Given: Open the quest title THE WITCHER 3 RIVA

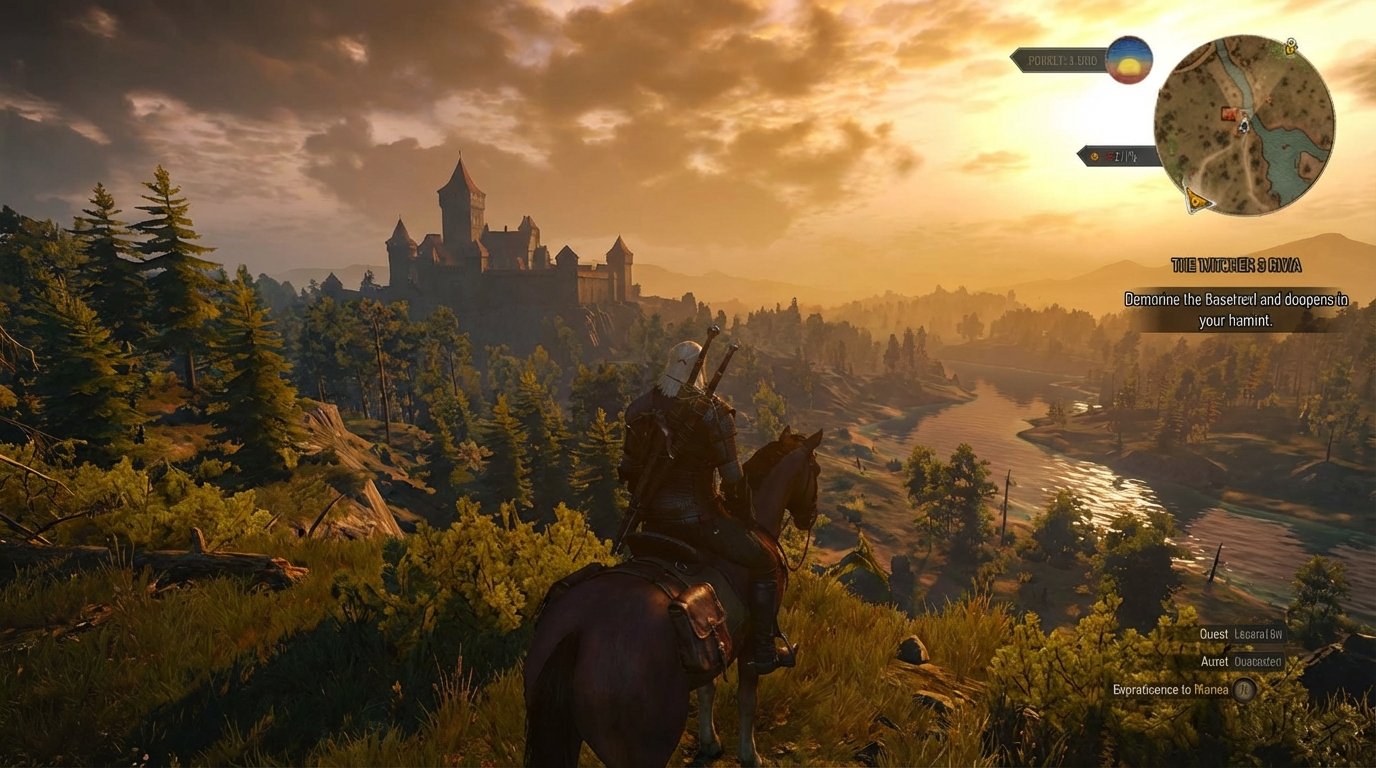Looking at the screenshot, I should point(1237,264).
